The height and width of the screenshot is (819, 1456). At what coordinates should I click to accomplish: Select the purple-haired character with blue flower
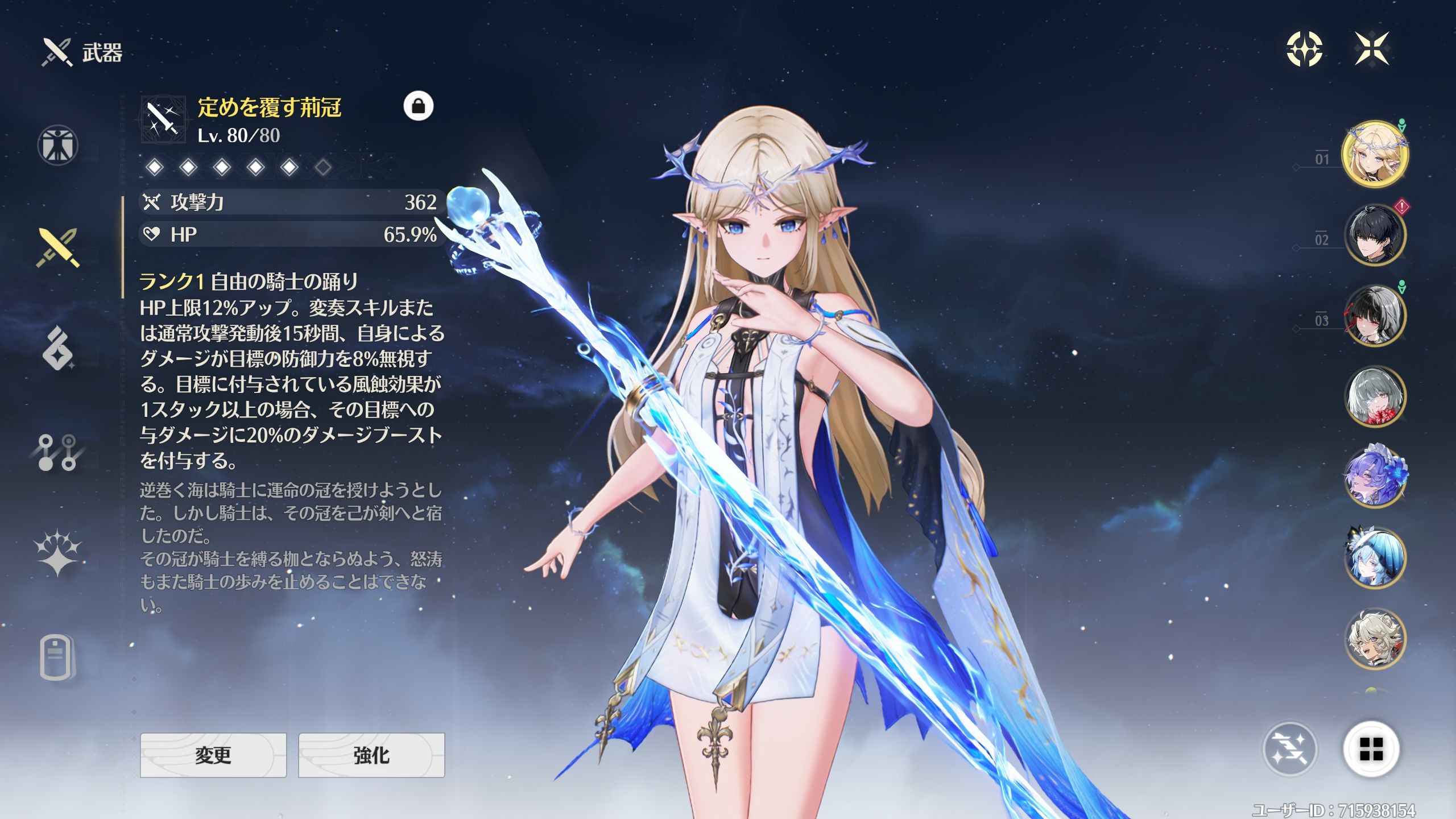1375,477
